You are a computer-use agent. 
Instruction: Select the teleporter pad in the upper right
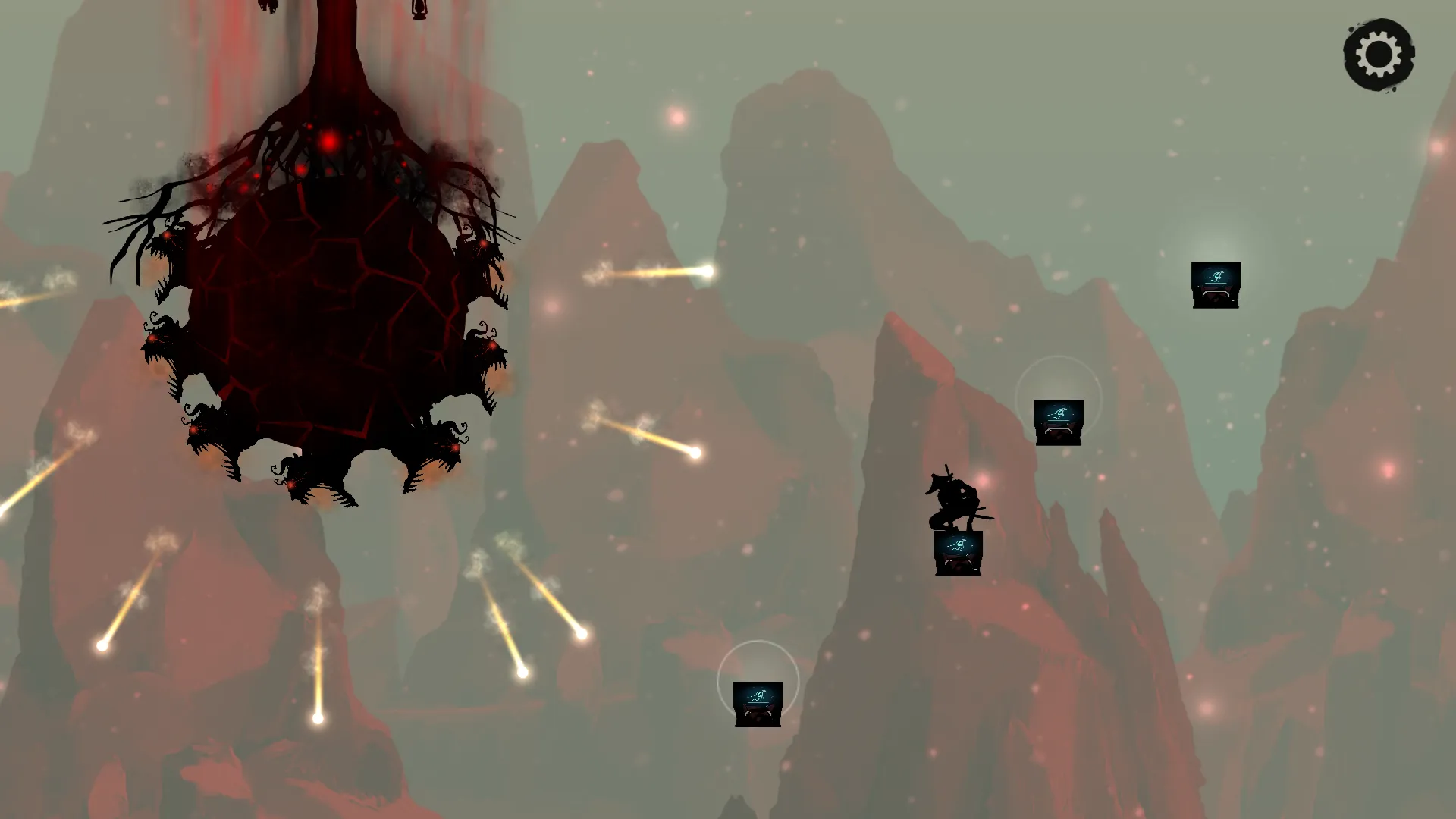click(1215, 284)
